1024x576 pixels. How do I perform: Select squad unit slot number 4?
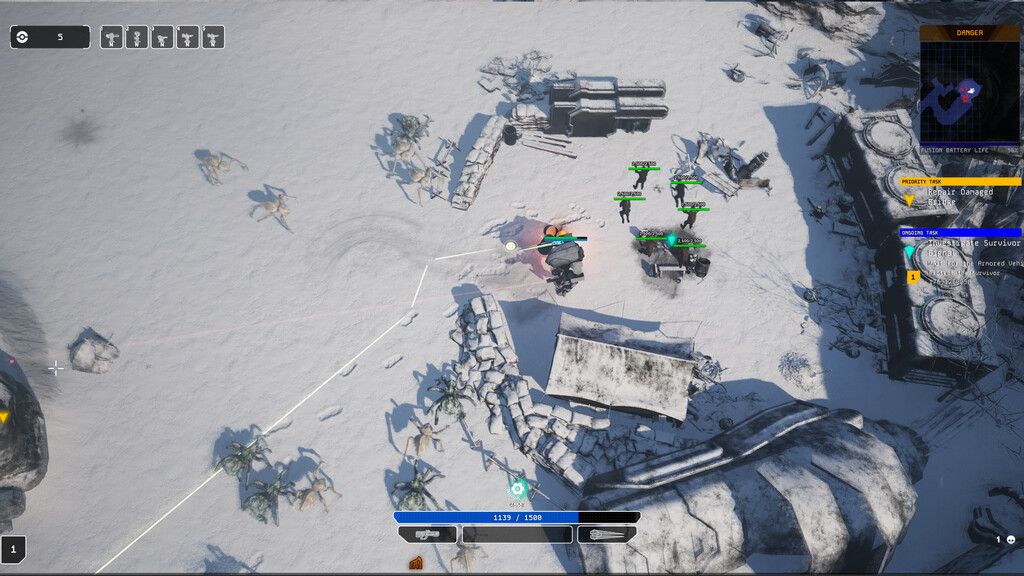coord(188,38)
